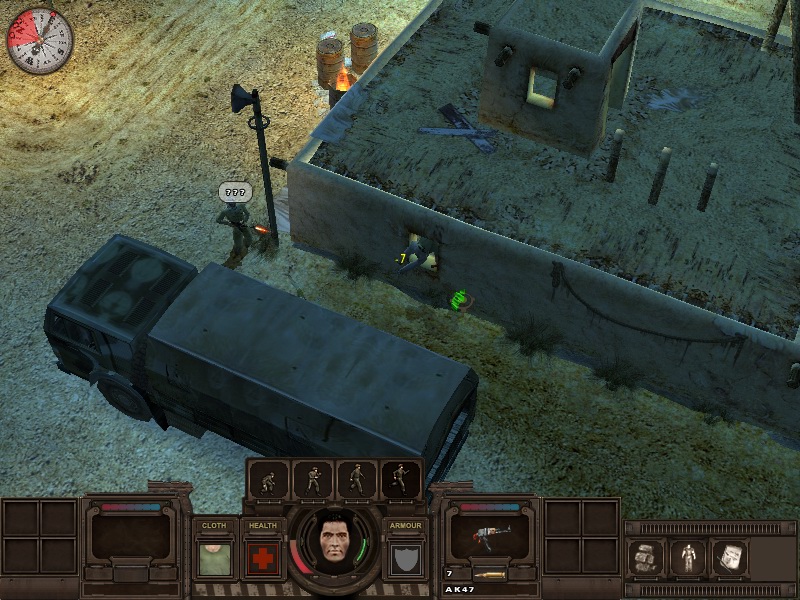The image size is (800, 600).
Task: Click the character face portrait
Action: click(x=335, y=544)
